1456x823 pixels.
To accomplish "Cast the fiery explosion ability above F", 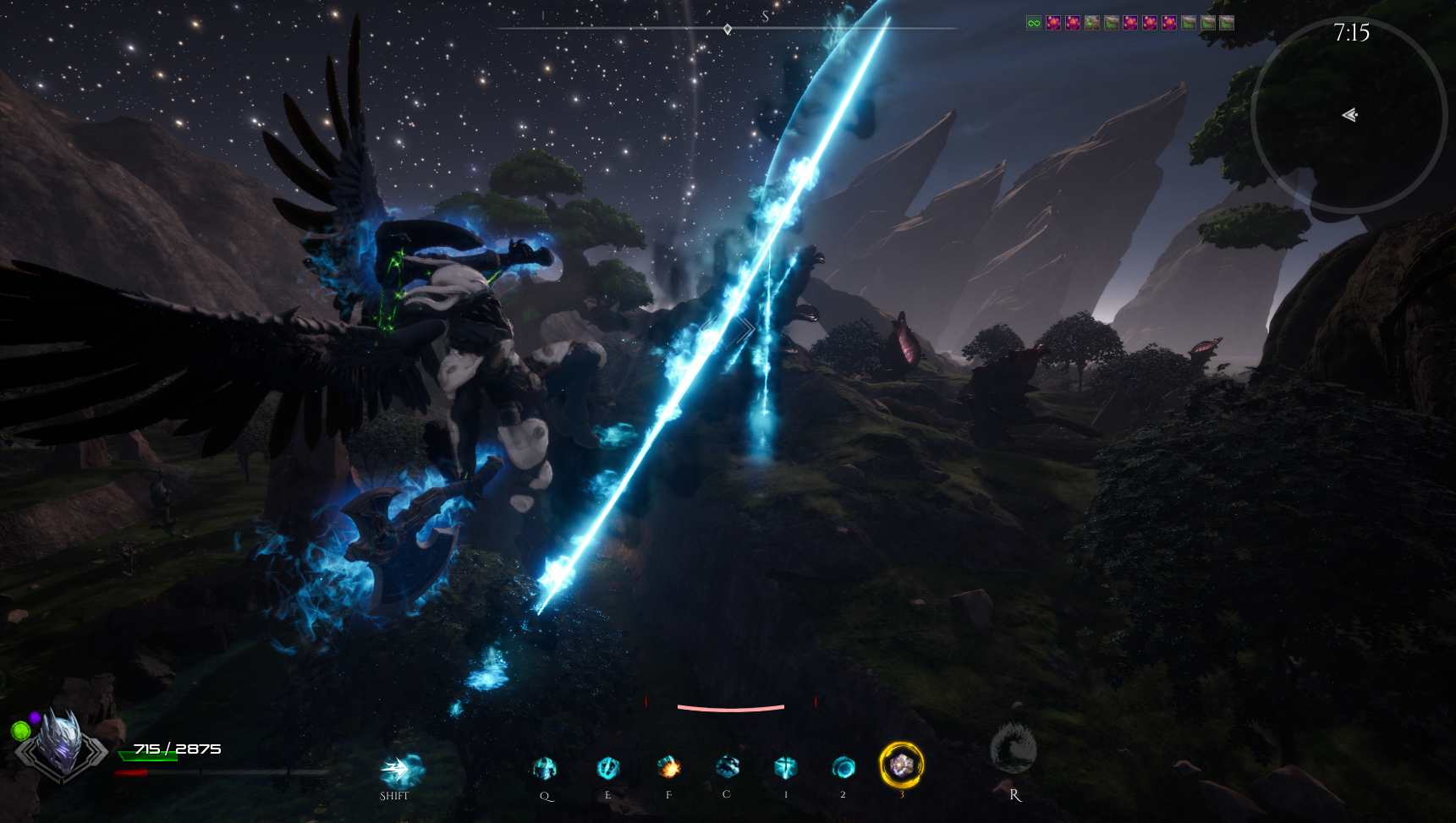I will [x=668, y=768].
